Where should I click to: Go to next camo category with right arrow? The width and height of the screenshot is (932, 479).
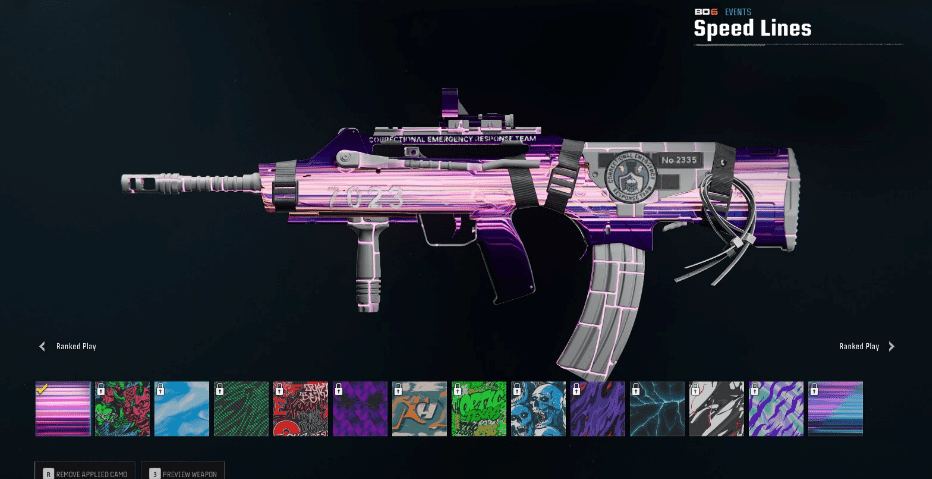pyautogui.click(x=891, y=347)
